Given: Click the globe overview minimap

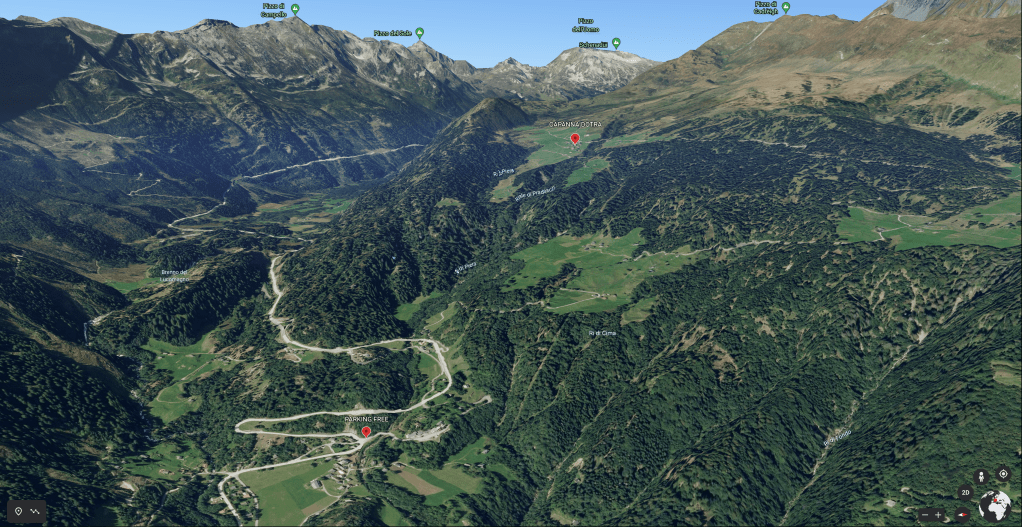Looking at the screenshot, I should click(995, 505).
